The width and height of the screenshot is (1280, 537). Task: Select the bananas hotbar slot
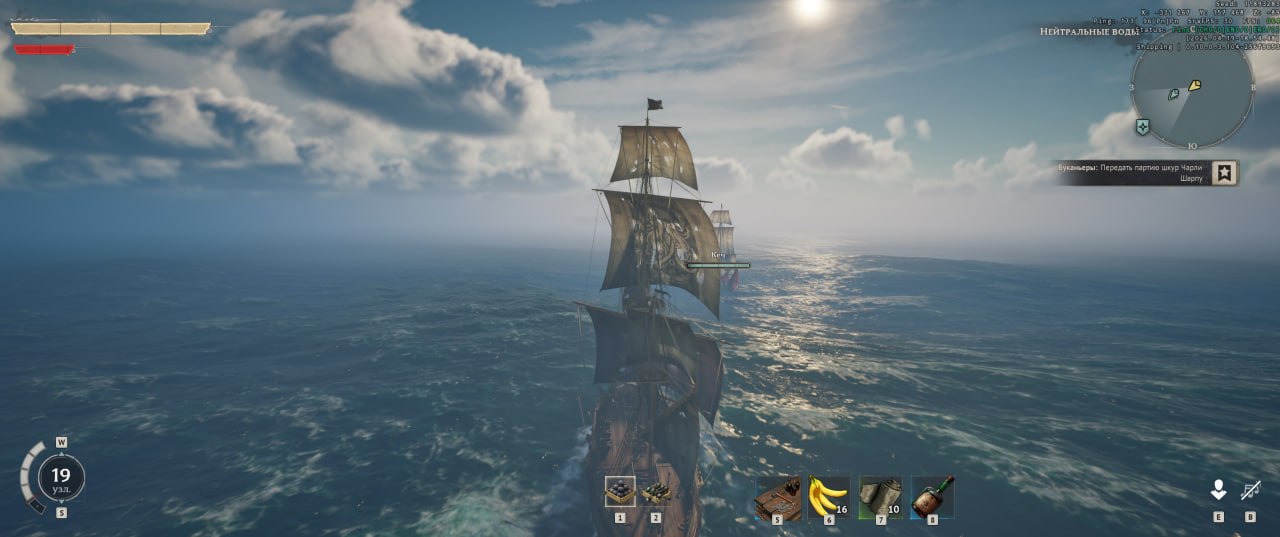828,496
